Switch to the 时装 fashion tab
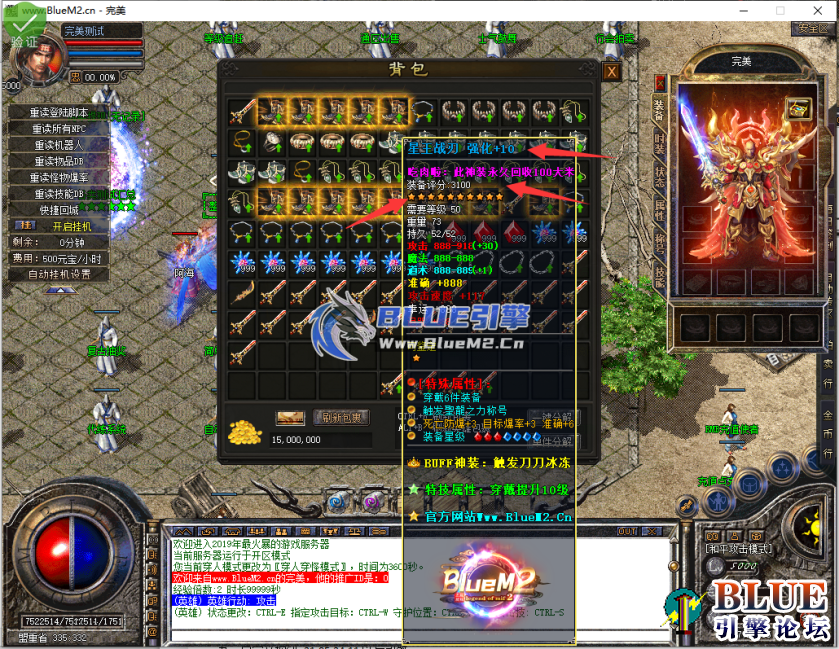Viewport: 839px width, 649px height. 659,141
